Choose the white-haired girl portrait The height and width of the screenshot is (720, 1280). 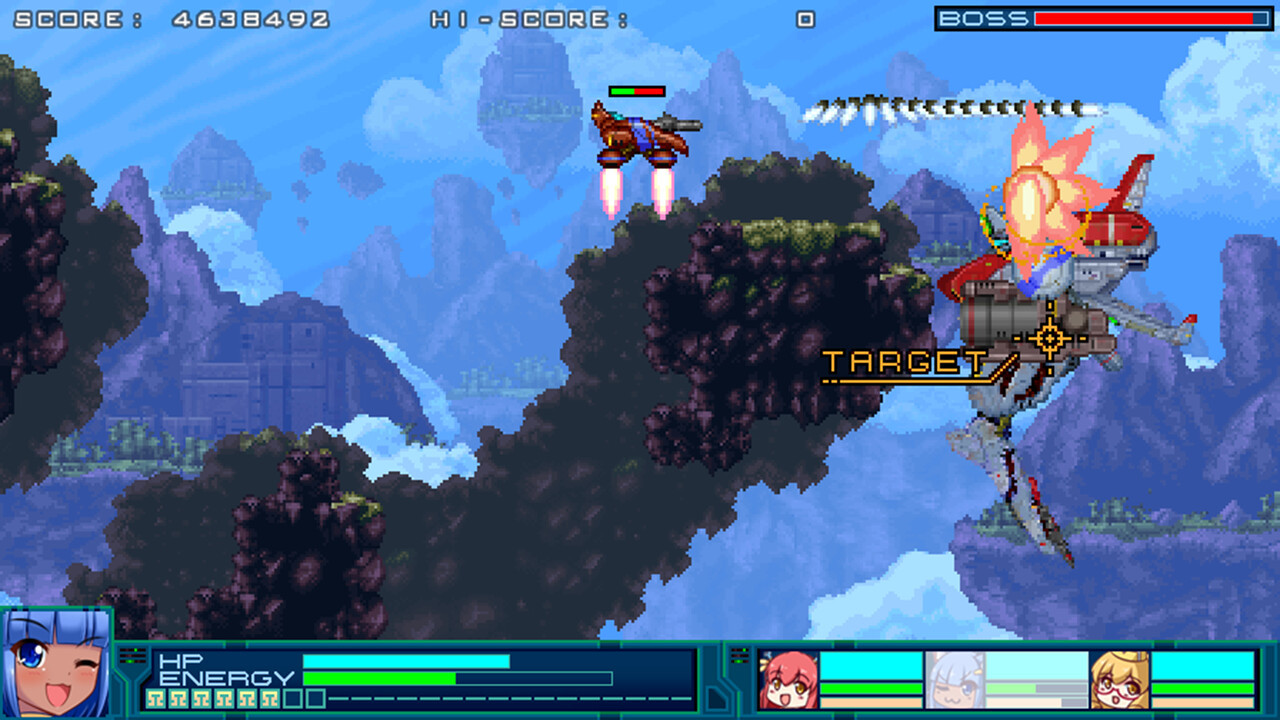pos(954,679)
